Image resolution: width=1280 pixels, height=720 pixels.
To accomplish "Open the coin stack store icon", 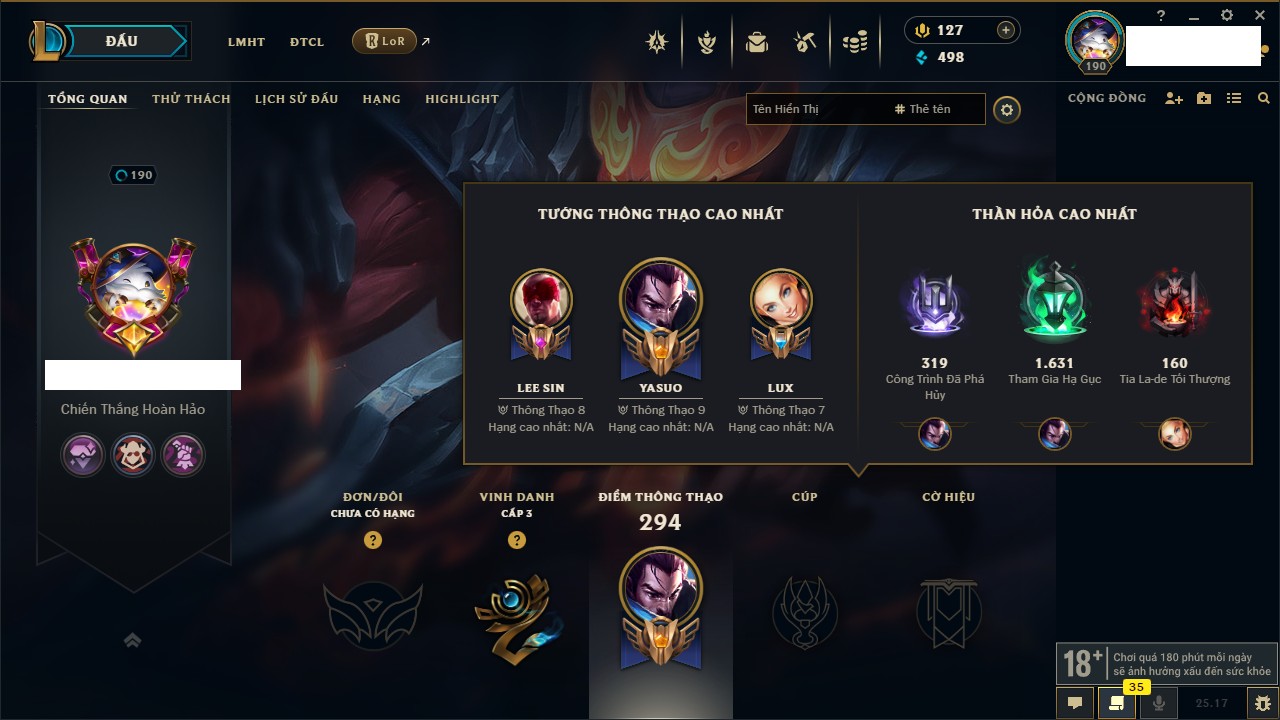I will pos(854,42).
